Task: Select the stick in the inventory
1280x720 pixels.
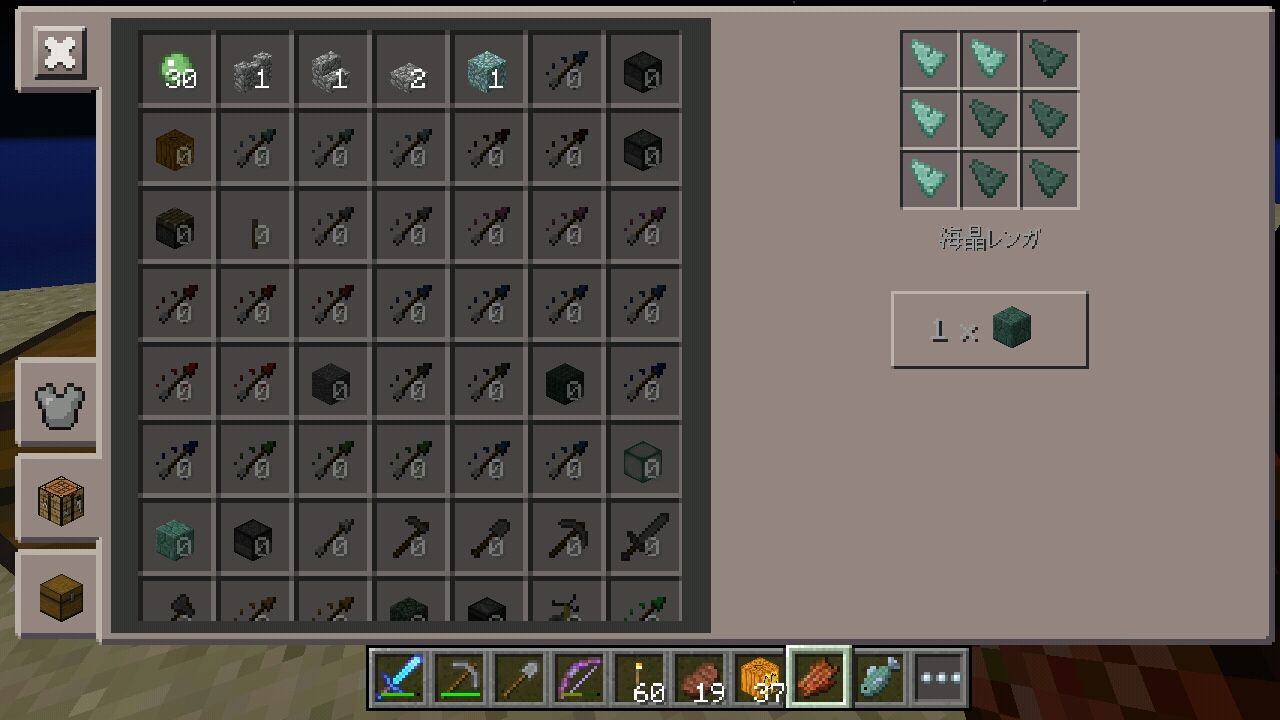Action: (x=255, y=226)
